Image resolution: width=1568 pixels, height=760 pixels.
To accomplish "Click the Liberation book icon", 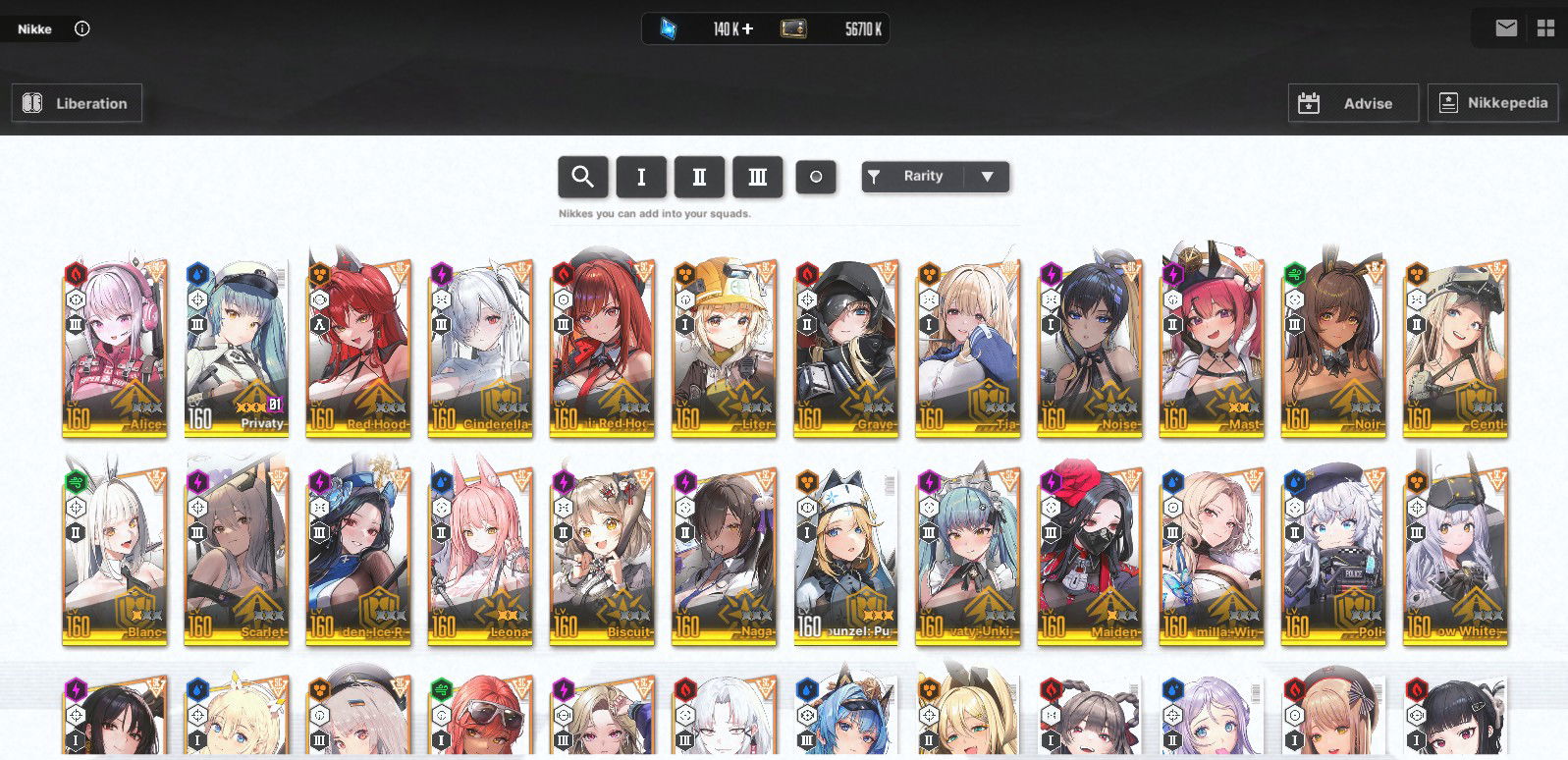I will point(31,102).
